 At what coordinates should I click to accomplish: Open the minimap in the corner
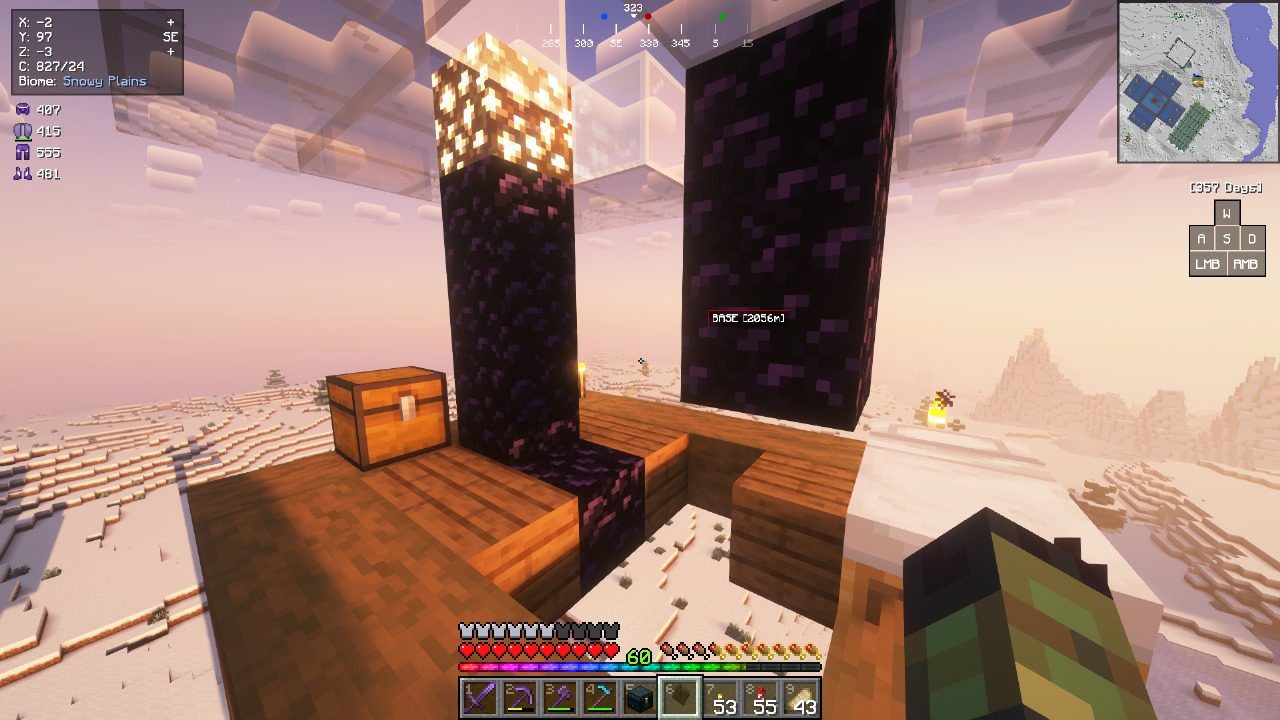[1197, 82]
